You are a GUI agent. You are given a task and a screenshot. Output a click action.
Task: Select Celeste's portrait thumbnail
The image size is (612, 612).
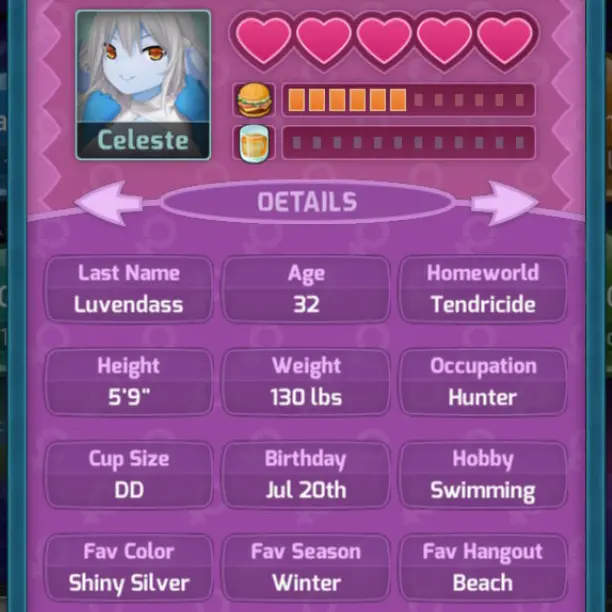tap(143, 85)
